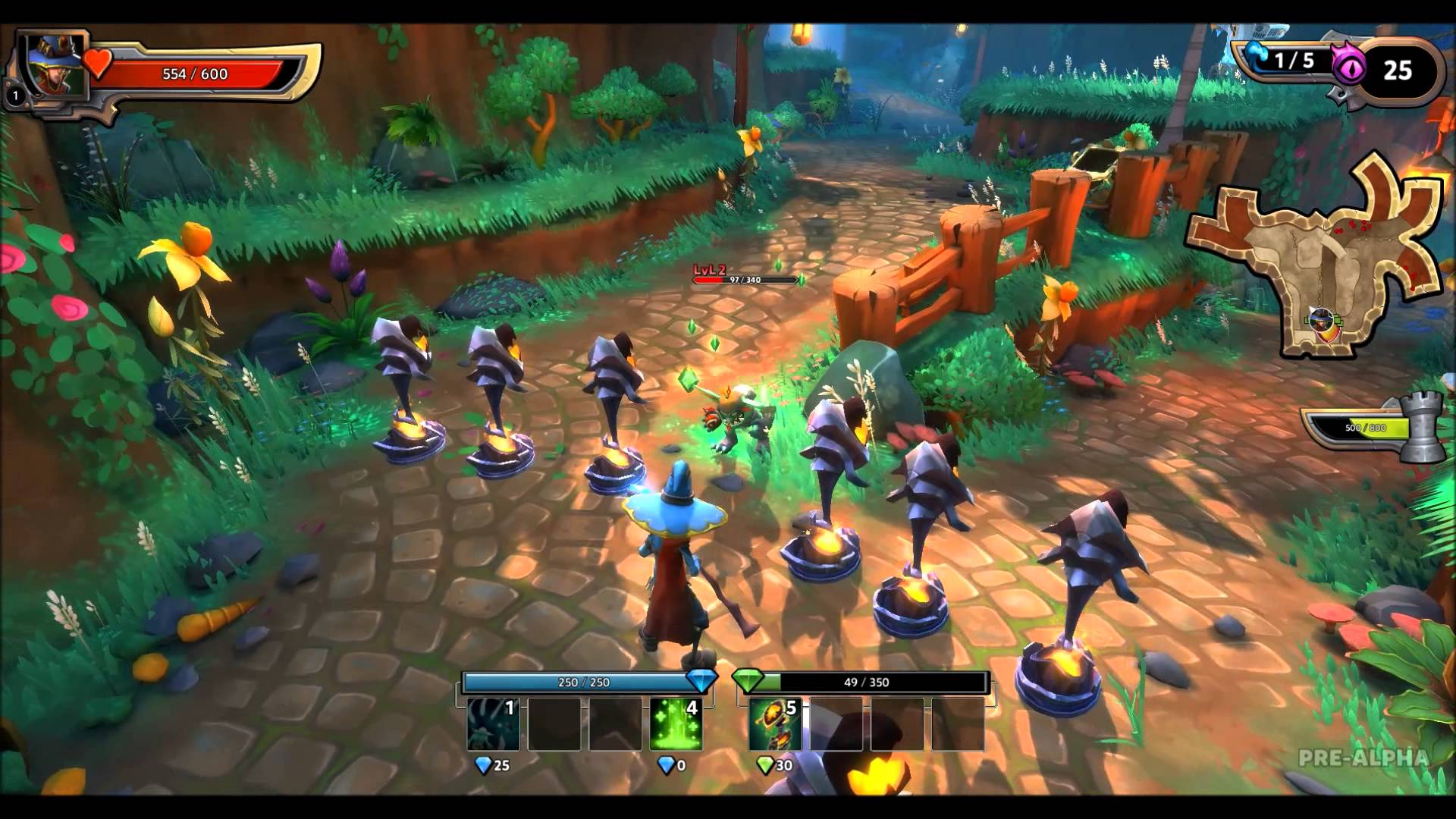Select the tower build icon in slot 5

(x=774, y=724)
